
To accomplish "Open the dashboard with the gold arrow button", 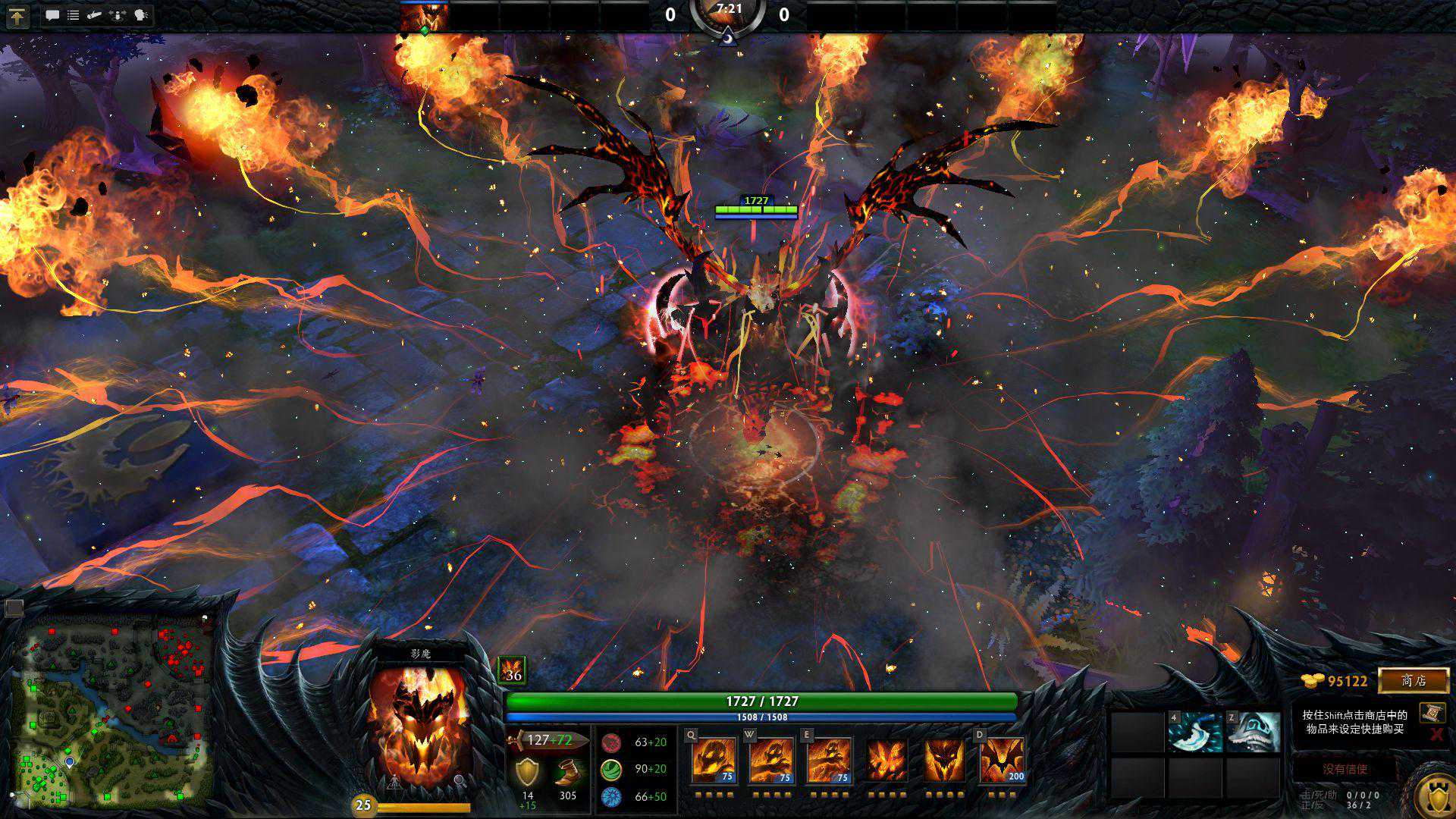I will 17,16.
